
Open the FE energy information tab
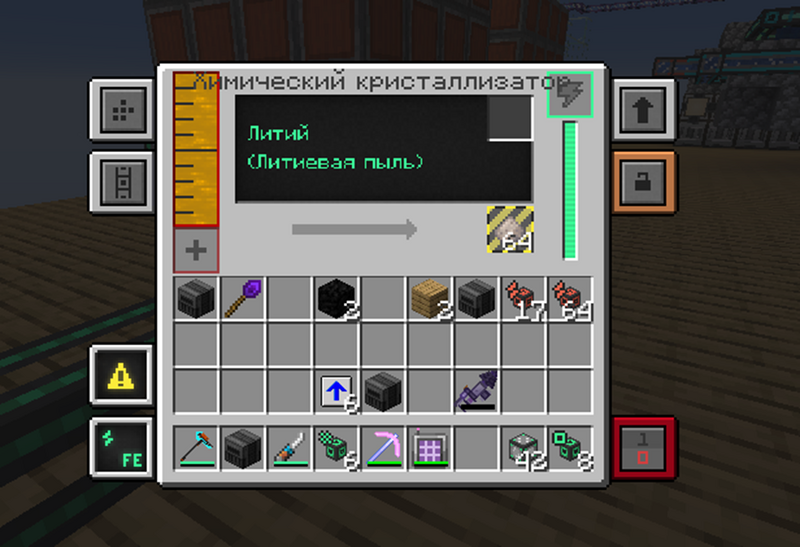tap(121, 447)
